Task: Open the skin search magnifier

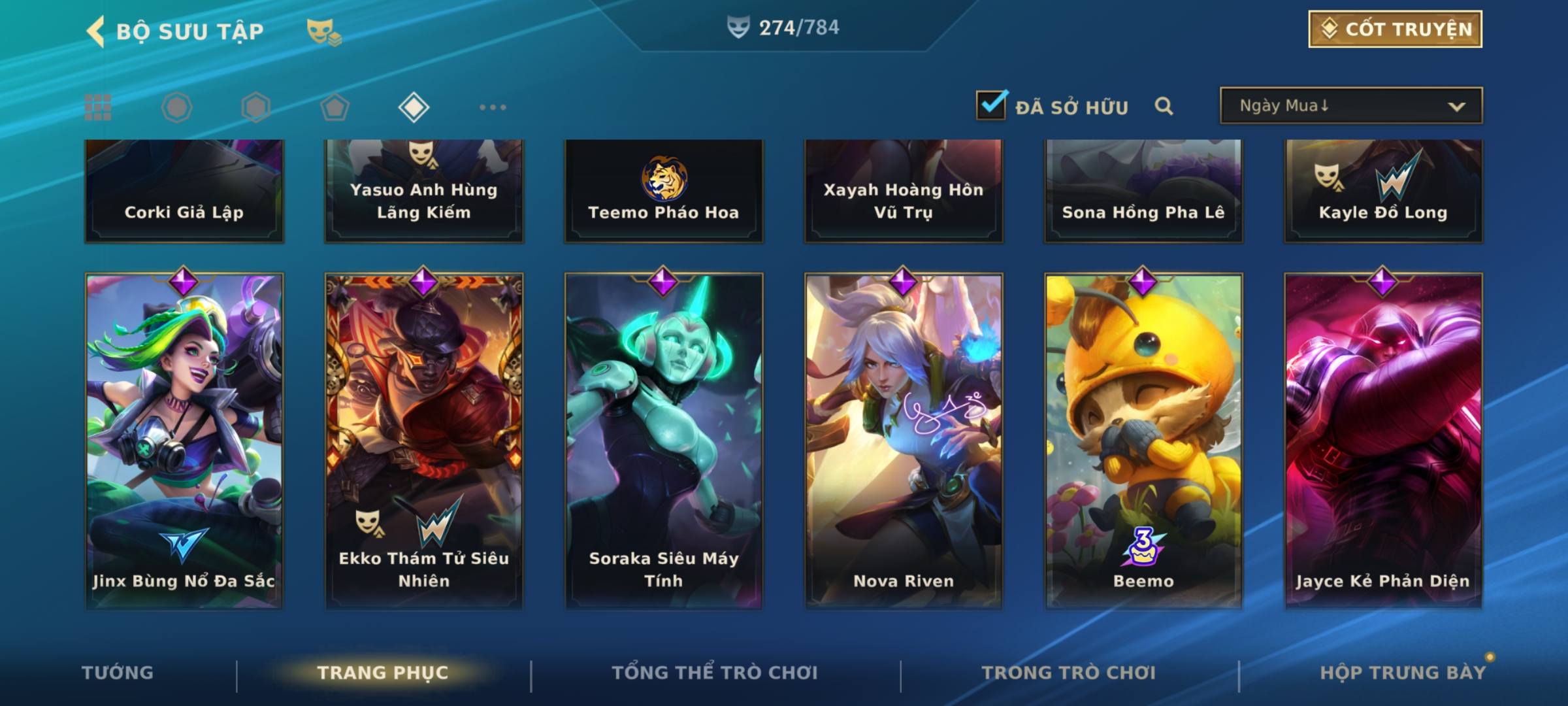Action: click(1164, 106)
